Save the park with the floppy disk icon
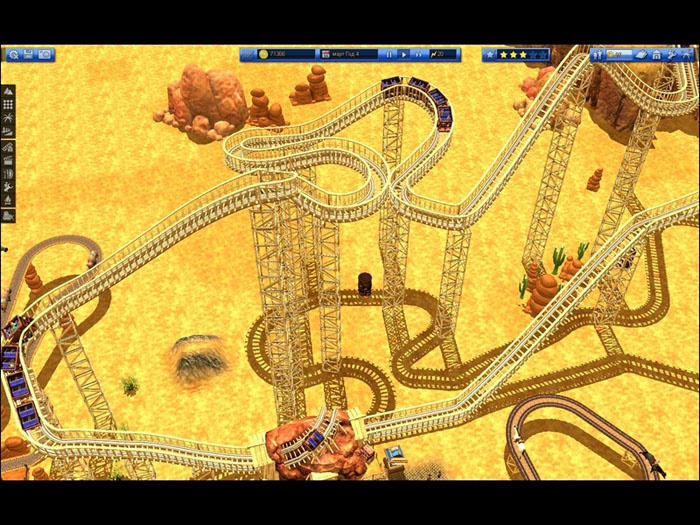The width and height of the screenshot is (700, 525). 28,55
